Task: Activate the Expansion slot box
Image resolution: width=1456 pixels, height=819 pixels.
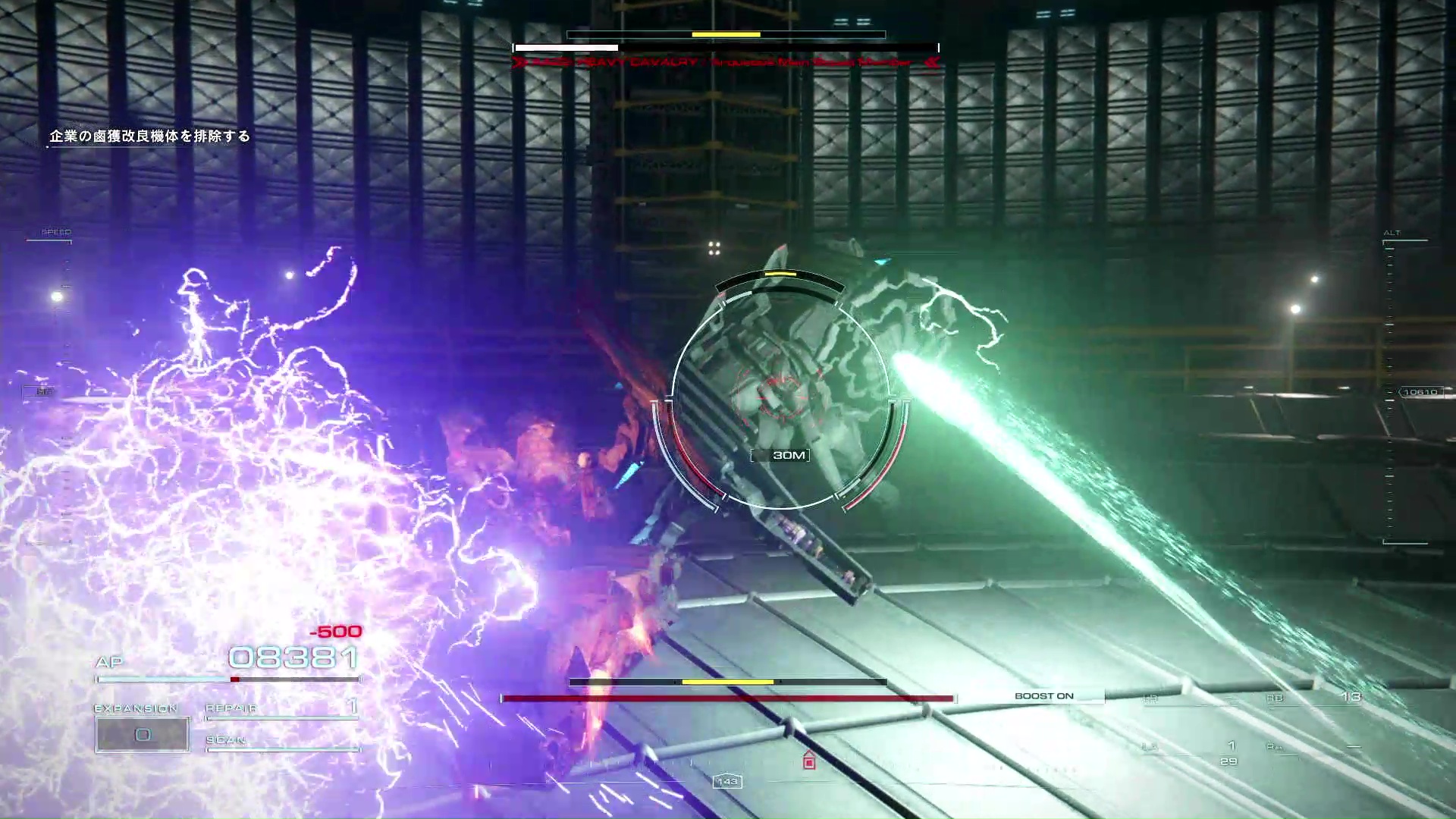Action: point(142,734)
